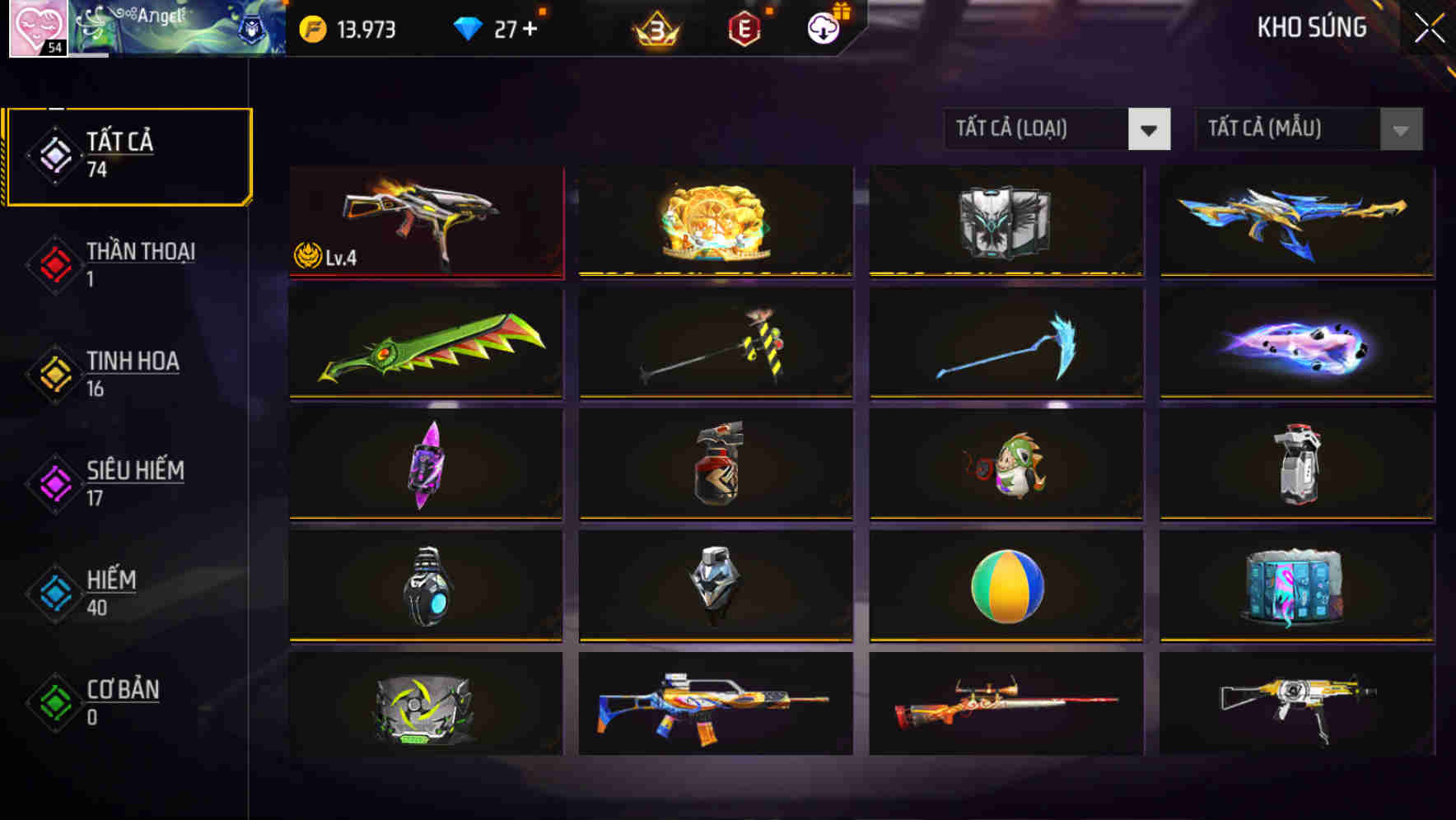Select the CƠ BẢN rarity filter
The width and height of the screenshot is (1456, 820).
pyautogui.click(x=122, y=701)
